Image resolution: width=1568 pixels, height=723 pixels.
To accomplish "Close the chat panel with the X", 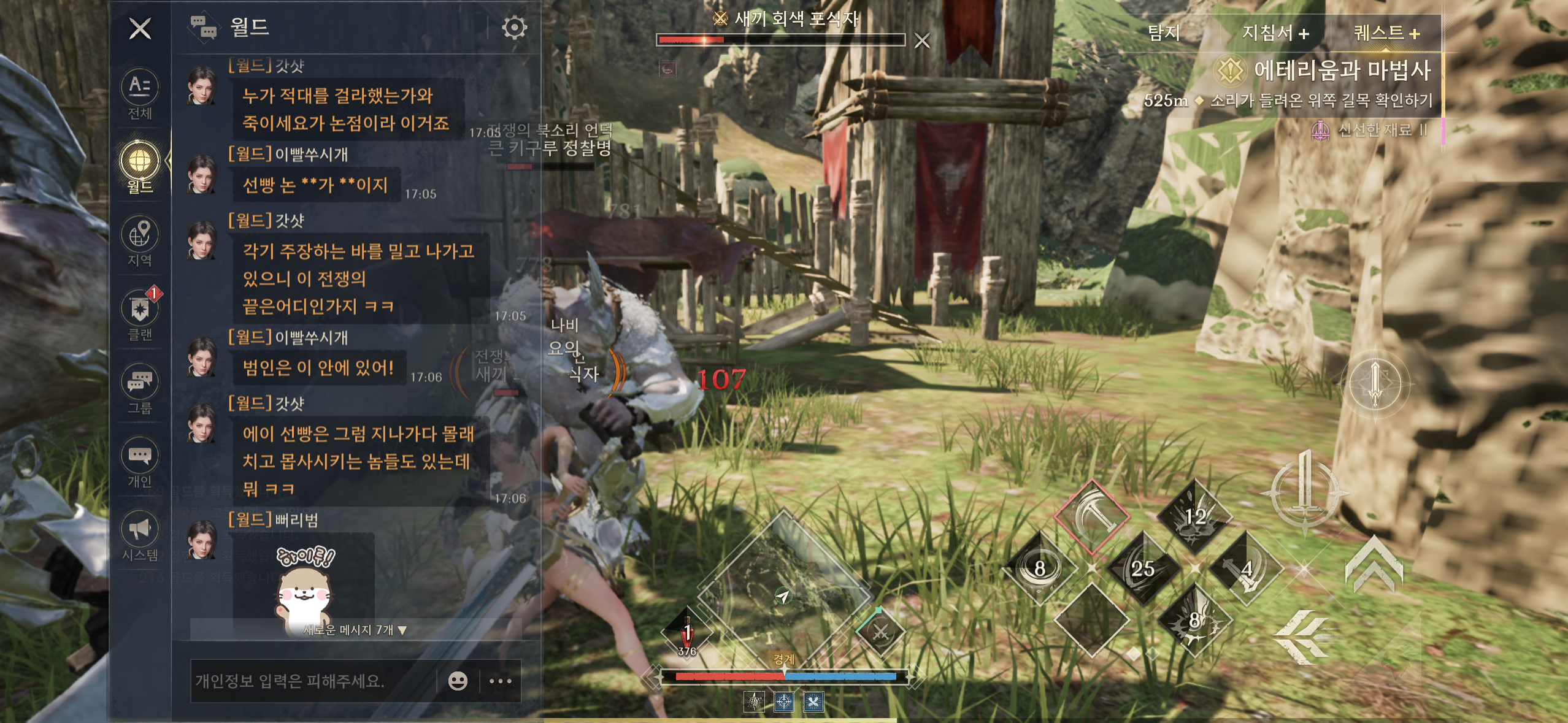I will click(x=140, y=28).
